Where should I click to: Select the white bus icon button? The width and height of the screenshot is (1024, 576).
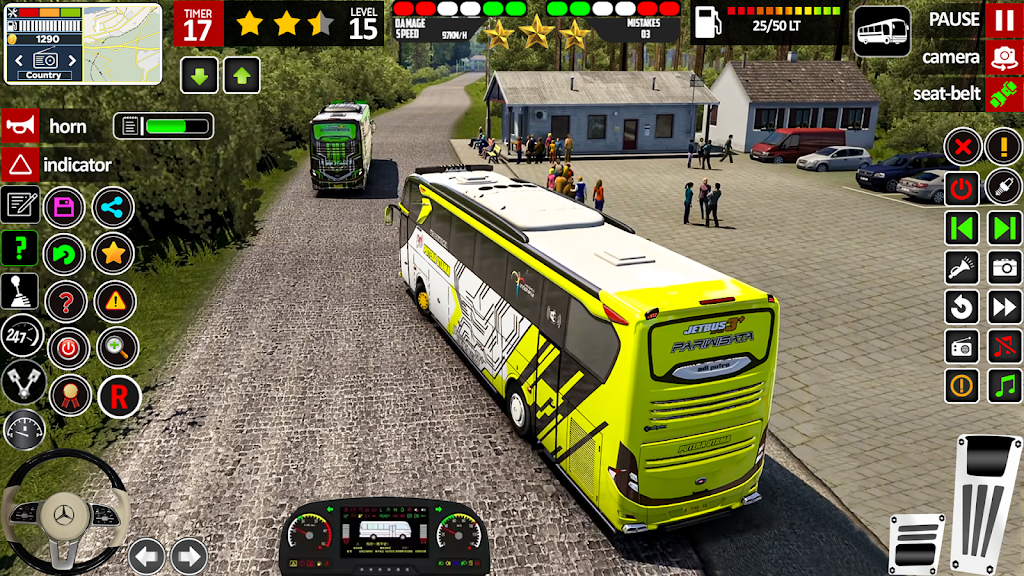[882, 31]
